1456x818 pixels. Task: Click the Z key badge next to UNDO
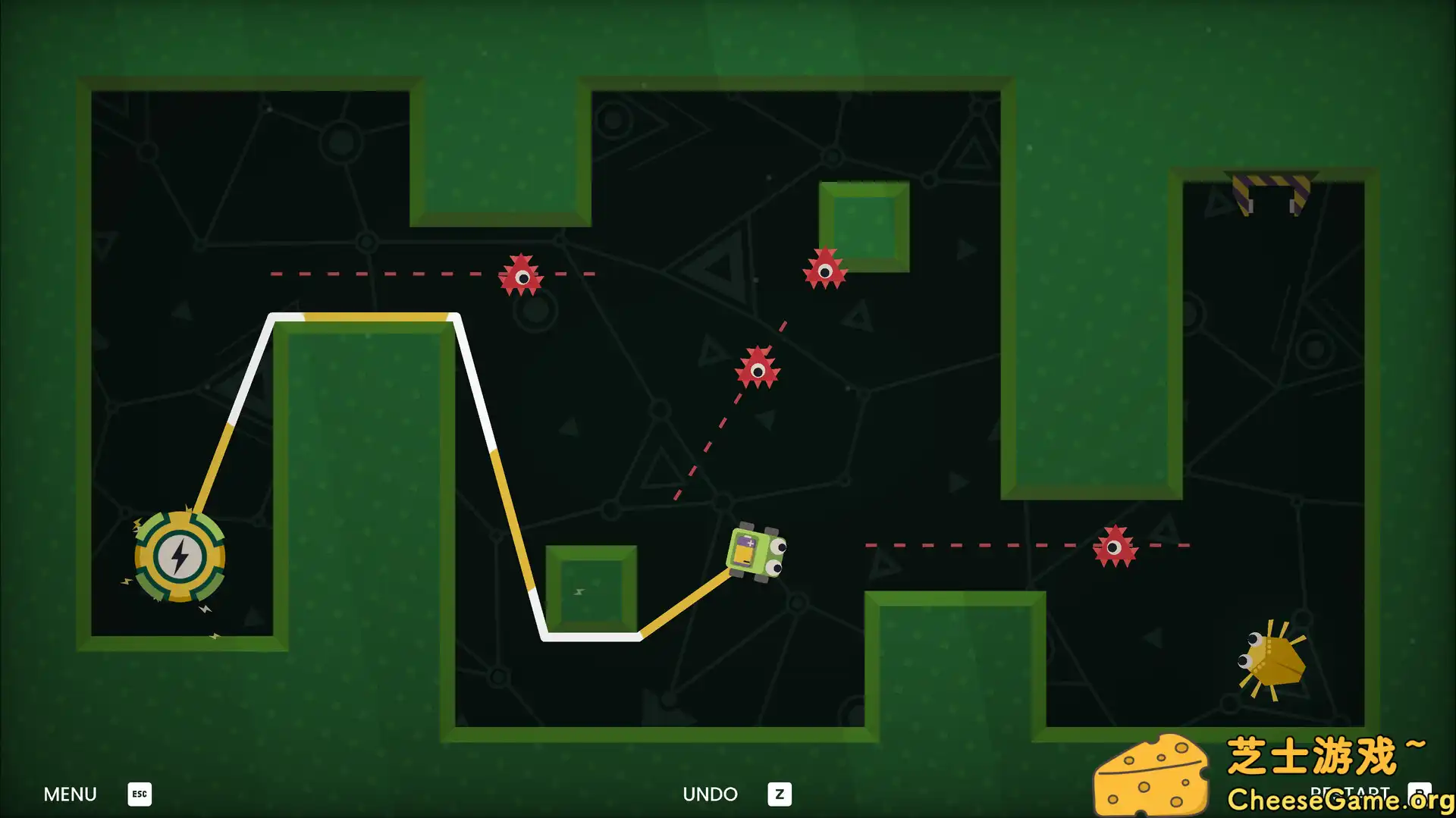point(779,794)
